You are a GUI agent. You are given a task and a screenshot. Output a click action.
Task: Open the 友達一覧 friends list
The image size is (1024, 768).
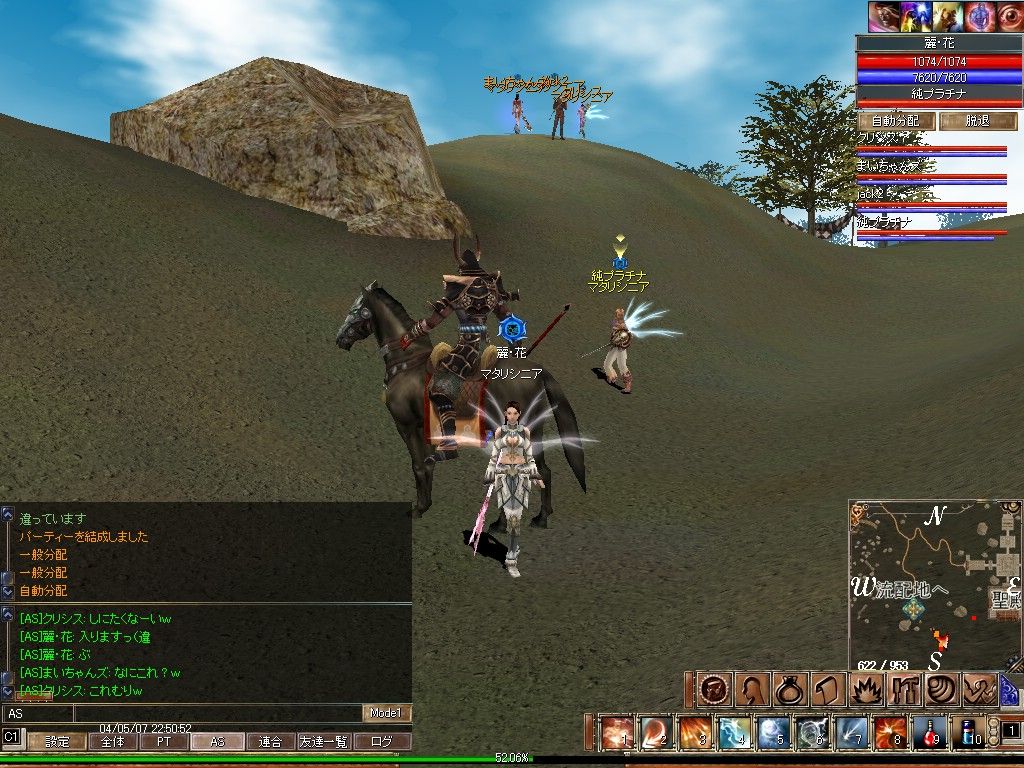pos(323,742)
